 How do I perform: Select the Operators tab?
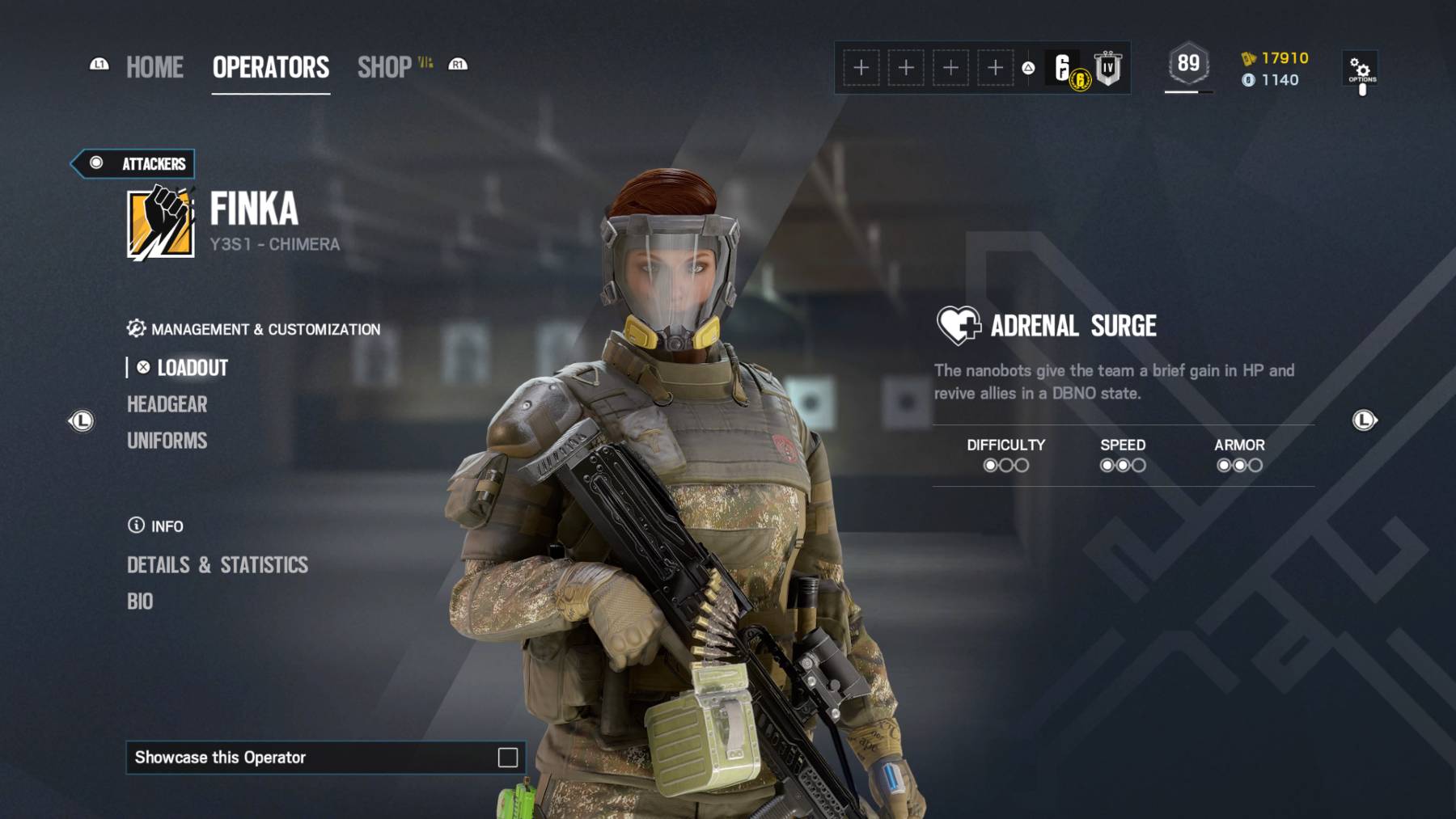pyautogui.click(x=271, y=67)
